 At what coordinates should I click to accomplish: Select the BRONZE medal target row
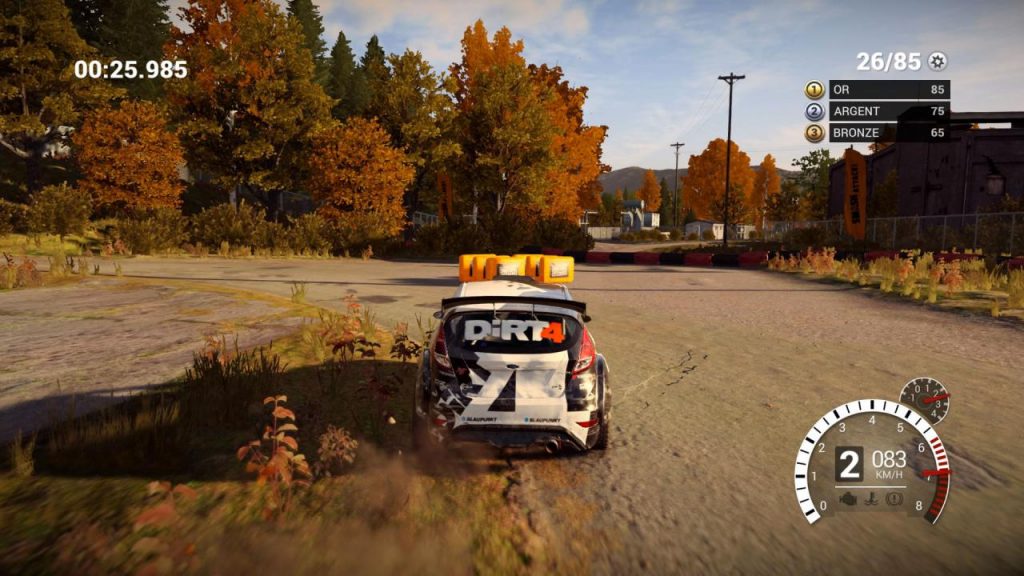[877, 132]
